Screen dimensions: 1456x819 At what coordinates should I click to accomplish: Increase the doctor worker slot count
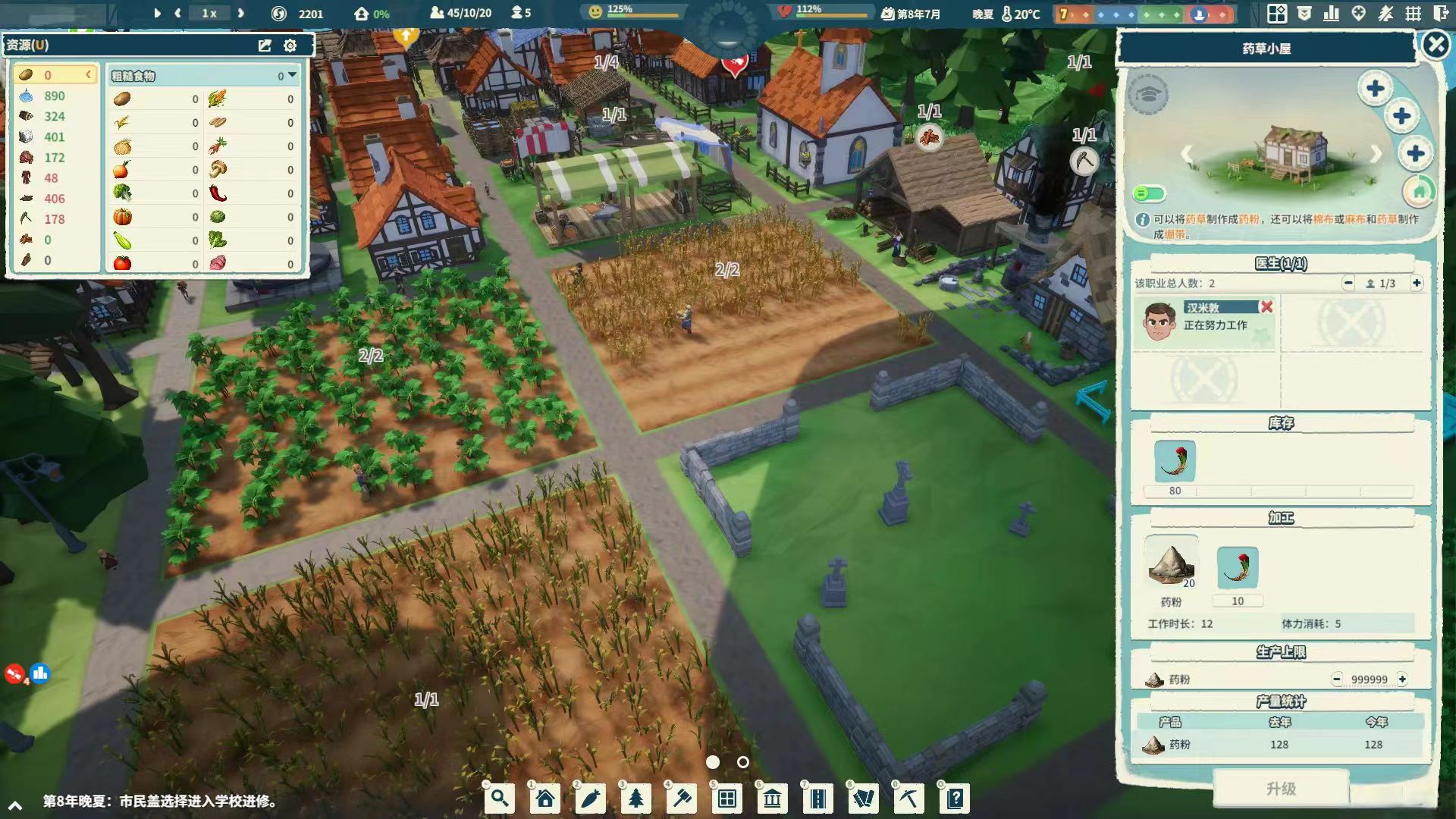tap(1416, 284)
